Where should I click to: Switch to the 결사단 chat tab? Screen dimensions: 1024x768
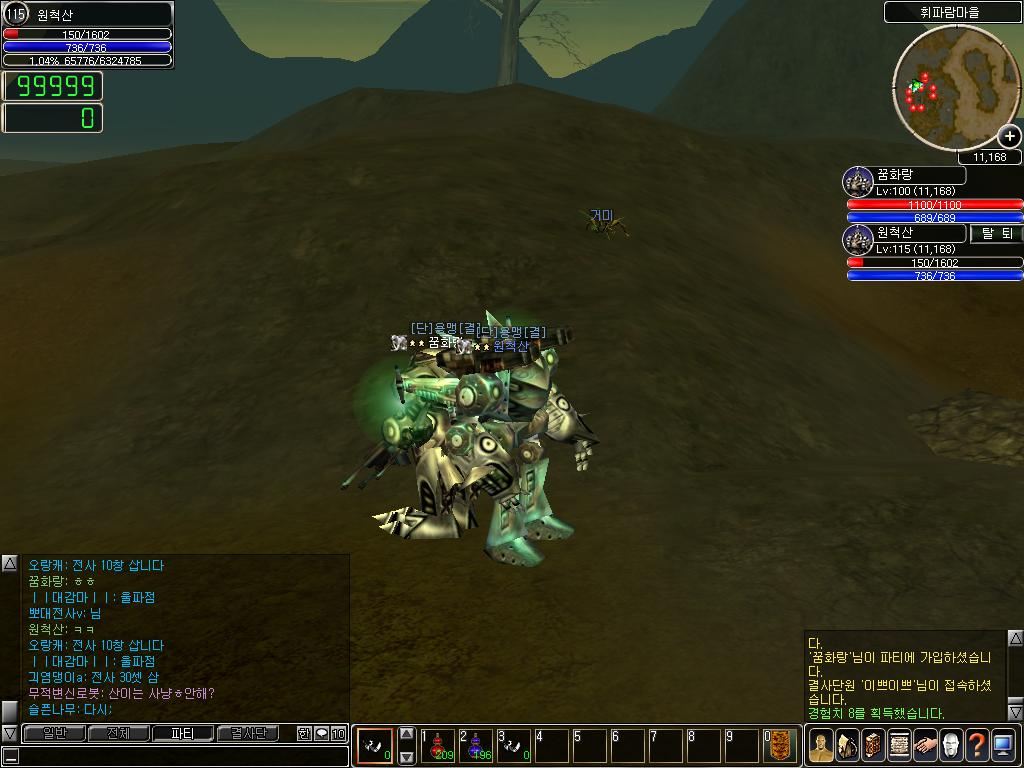point(247,734)
